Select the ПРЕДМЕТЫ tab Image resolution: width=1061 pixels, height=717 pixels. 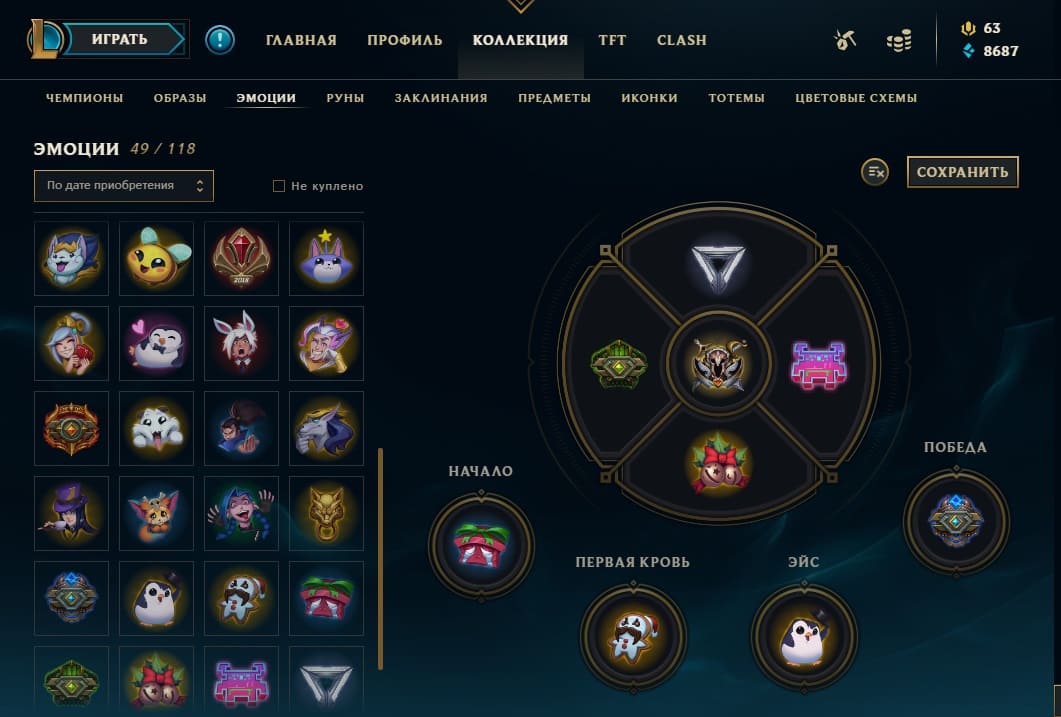[x=554, y=98]
